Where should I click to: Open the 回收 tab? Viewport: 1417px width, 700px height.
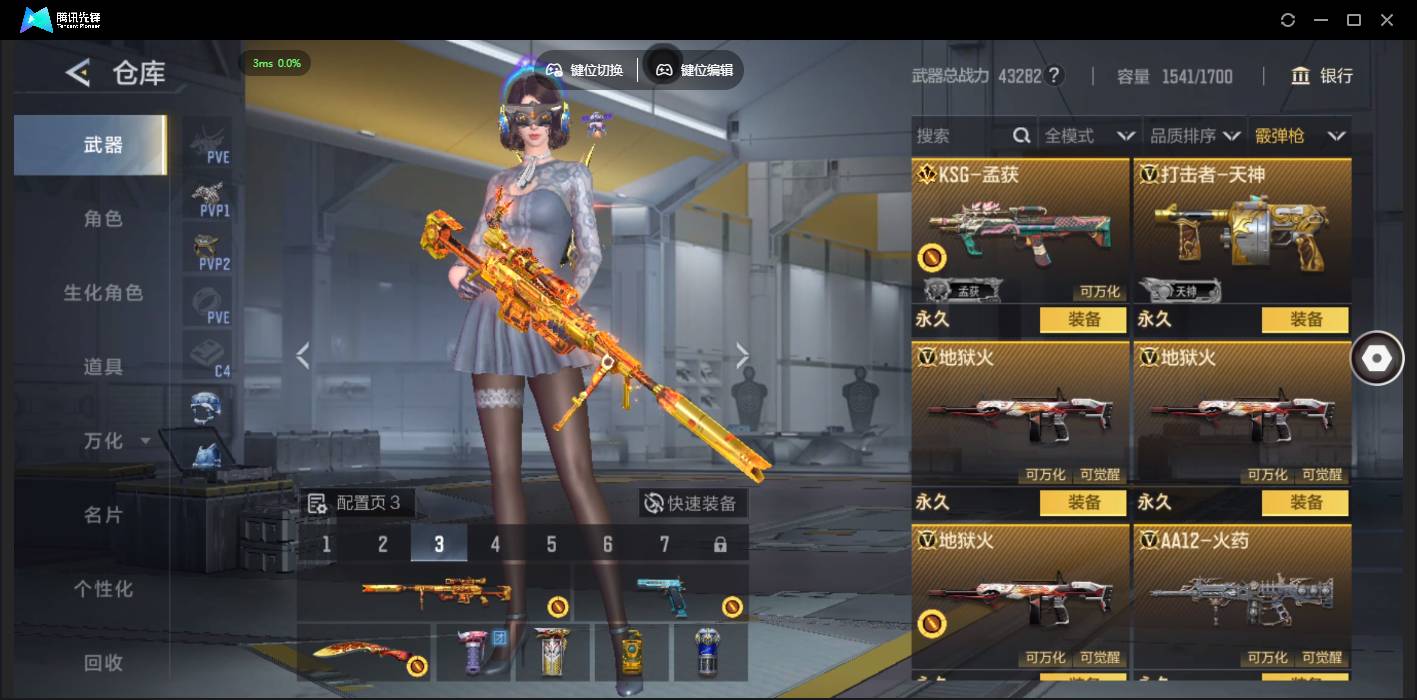pos(103,662)
